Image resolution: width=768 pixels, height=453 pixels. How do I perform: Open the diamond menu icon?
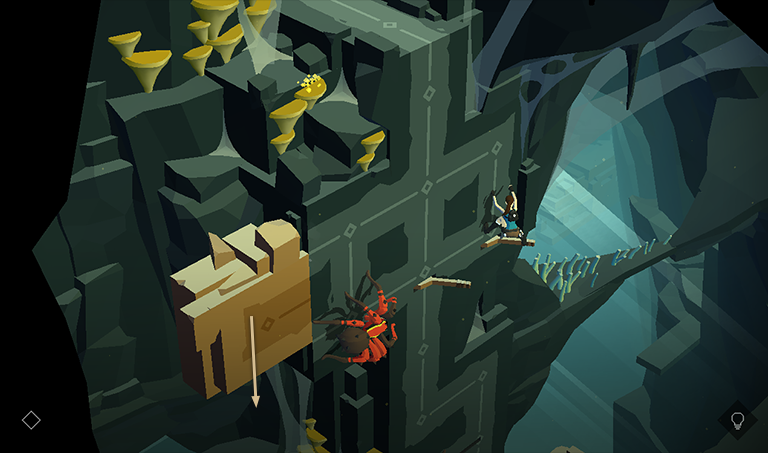31,420
